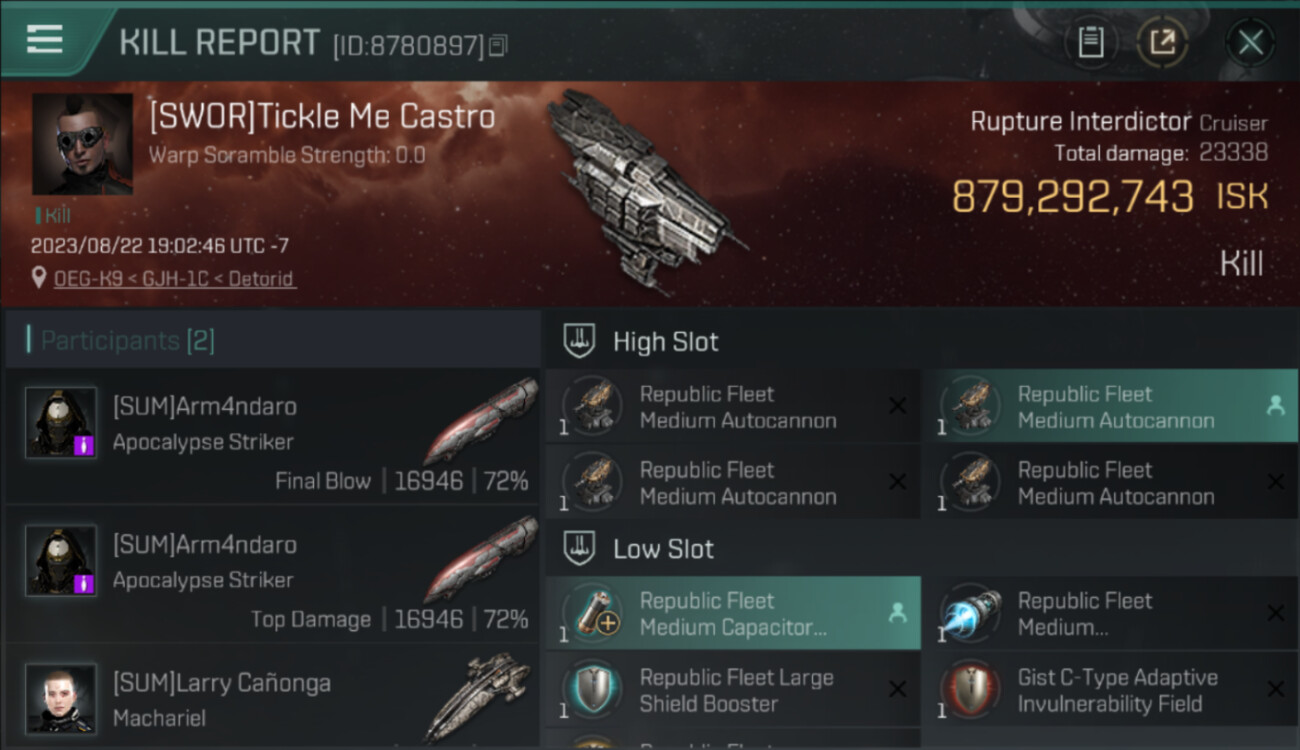Close the kill report window

tap(1250, 42)
